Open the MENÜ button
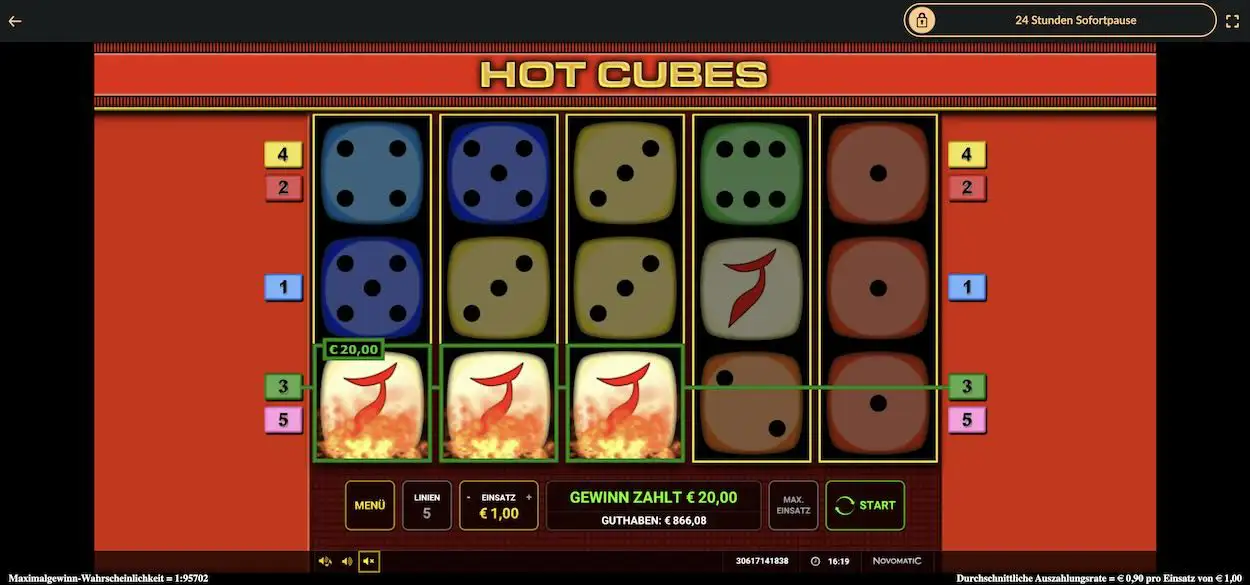 click(x=369, y=505)
